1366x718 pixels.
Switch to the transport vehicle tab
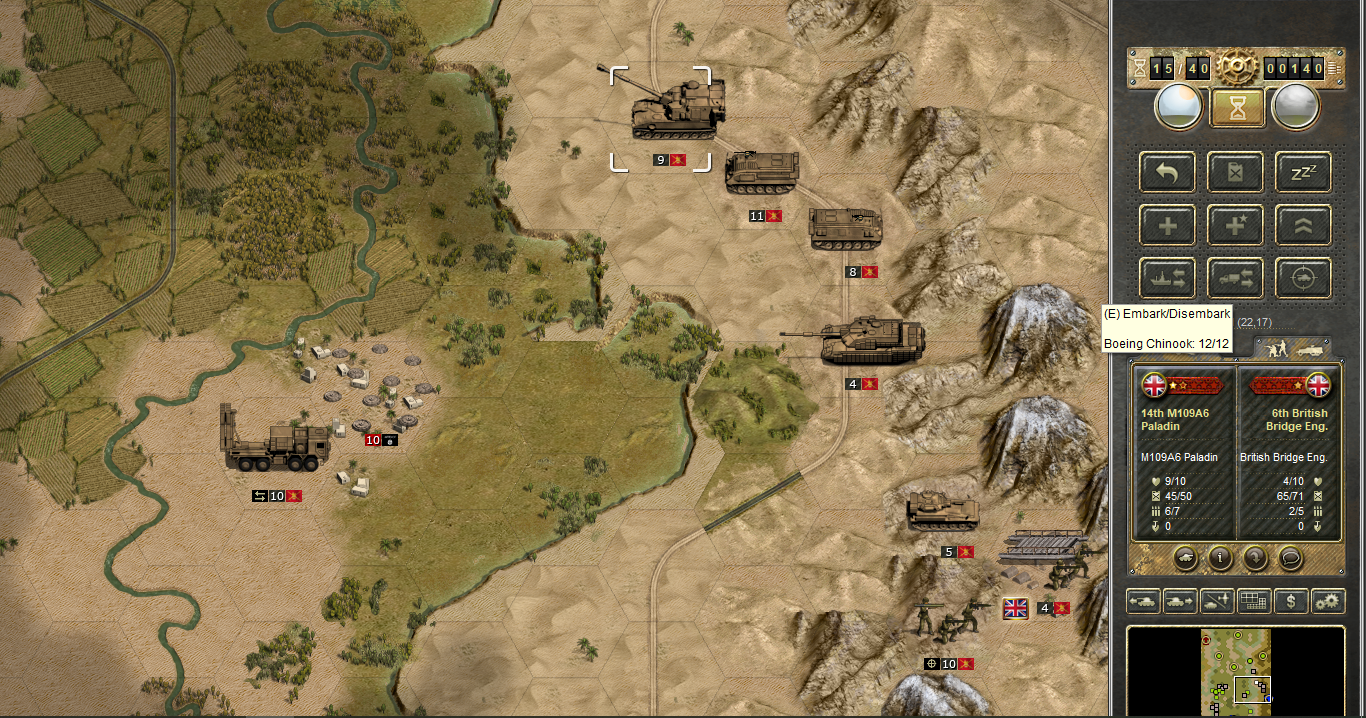pos(1309,348)
